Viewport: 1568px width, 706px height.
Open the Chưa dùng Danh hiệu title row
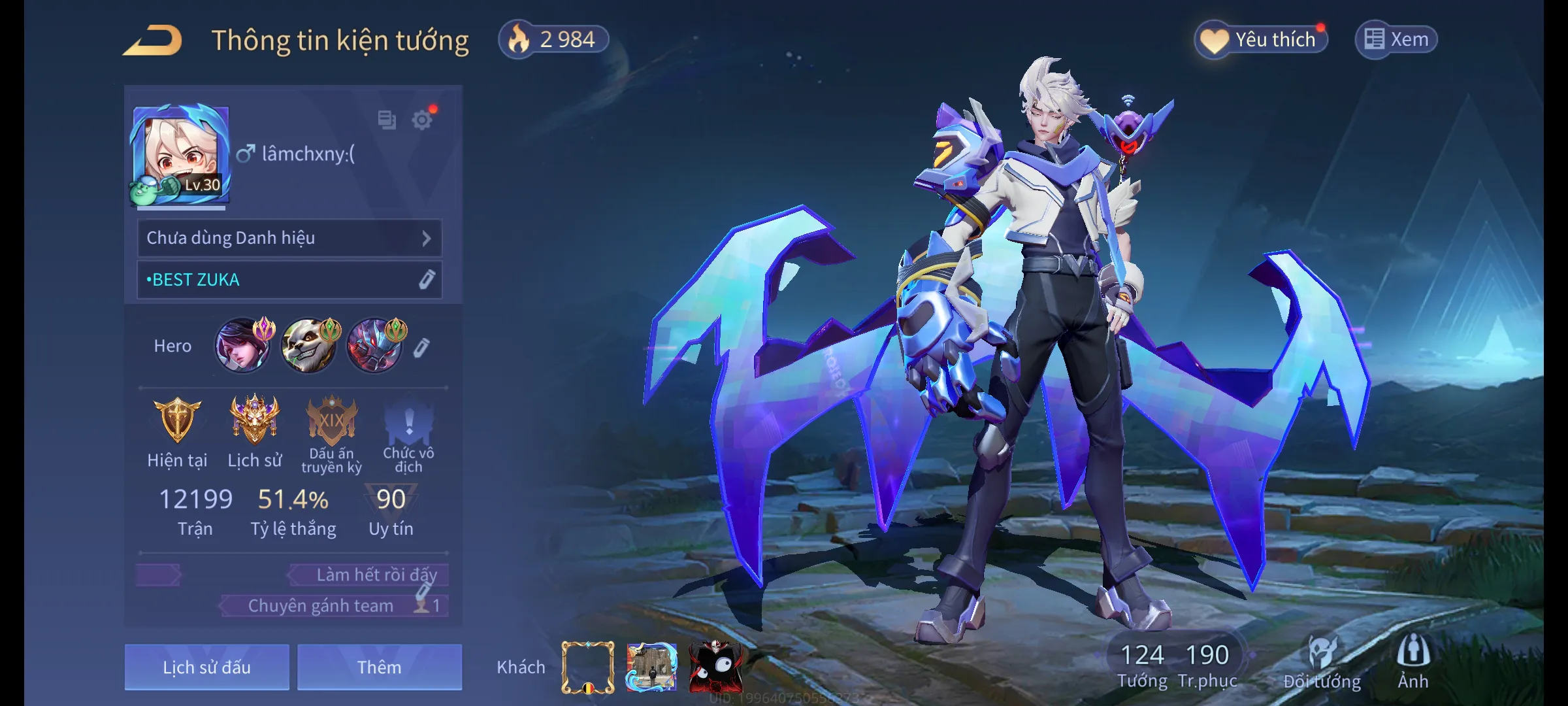click(x=289, y=238)
